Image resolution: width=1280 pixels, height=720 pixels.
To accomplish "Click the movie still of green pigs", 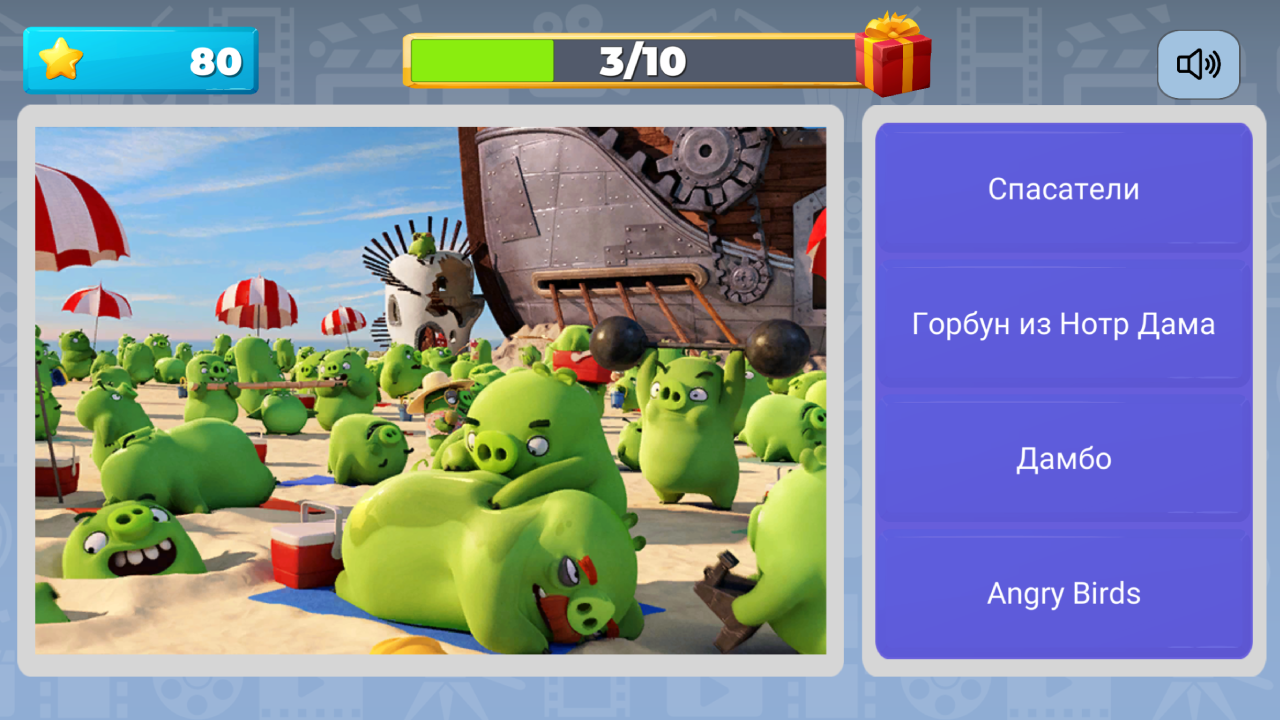I will click(430, 390).
